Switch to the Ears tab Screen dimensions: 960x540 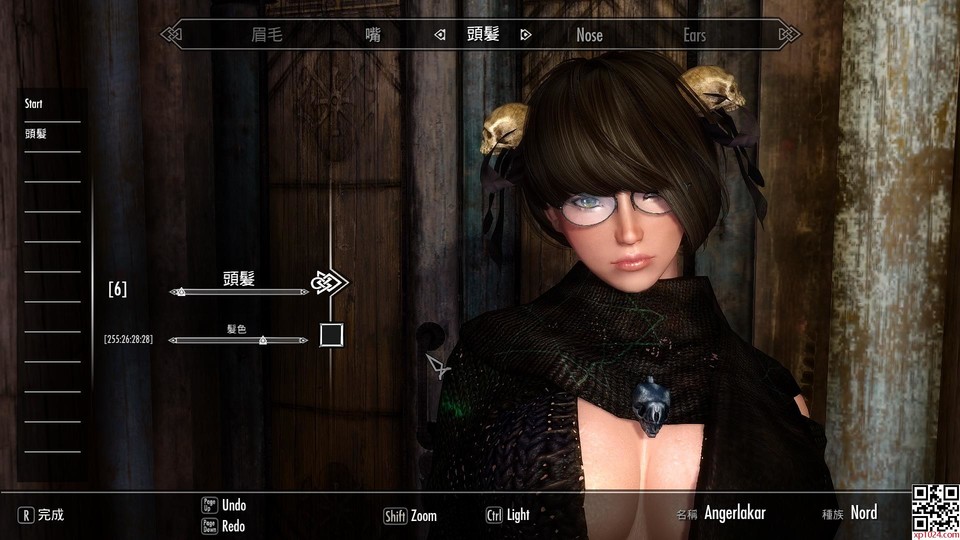pos(694,35)
